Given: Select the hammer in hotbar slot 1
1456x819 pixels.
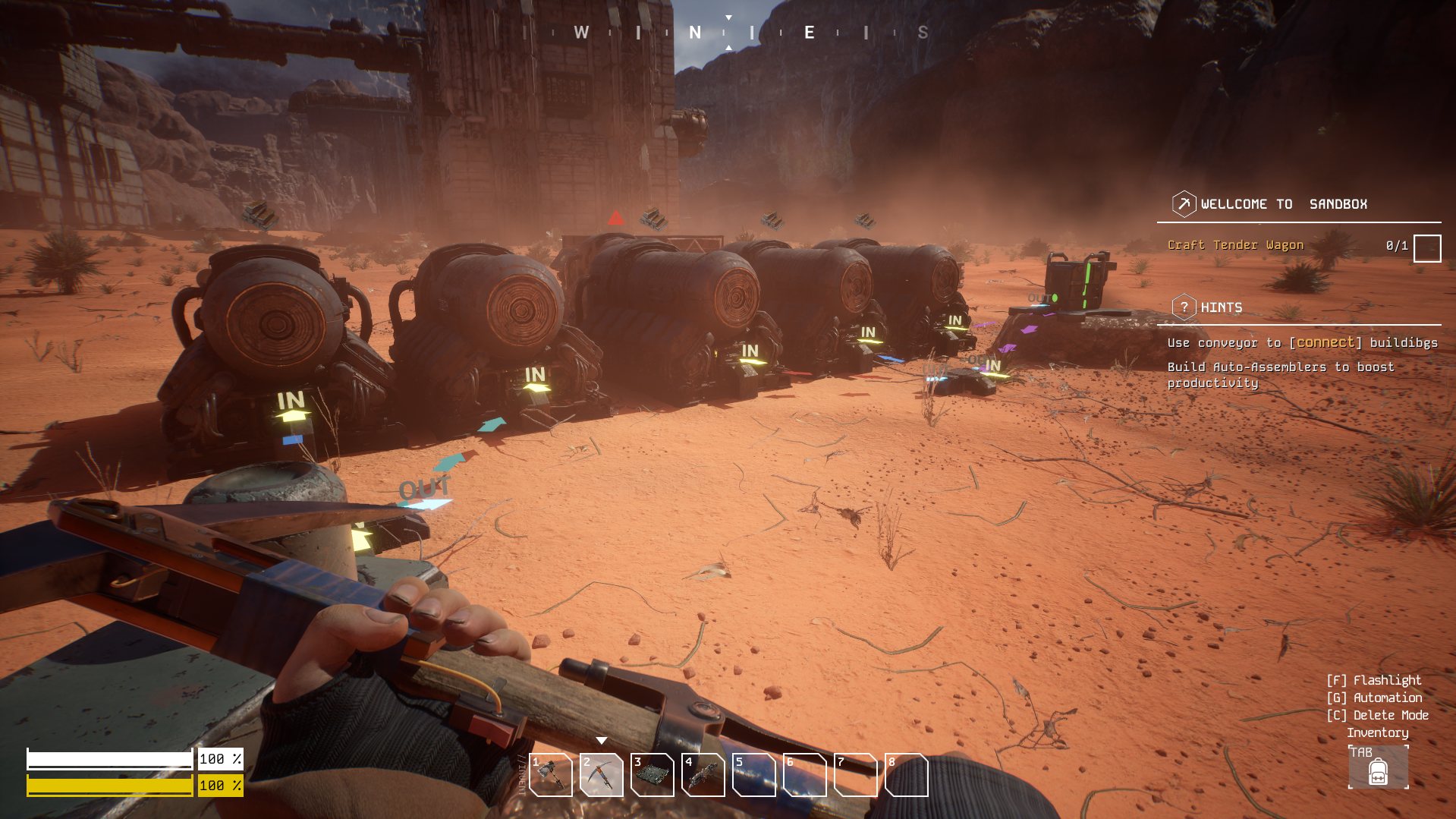Looking at the screenshot, I should pyautogui.click(x=551, y=775).
